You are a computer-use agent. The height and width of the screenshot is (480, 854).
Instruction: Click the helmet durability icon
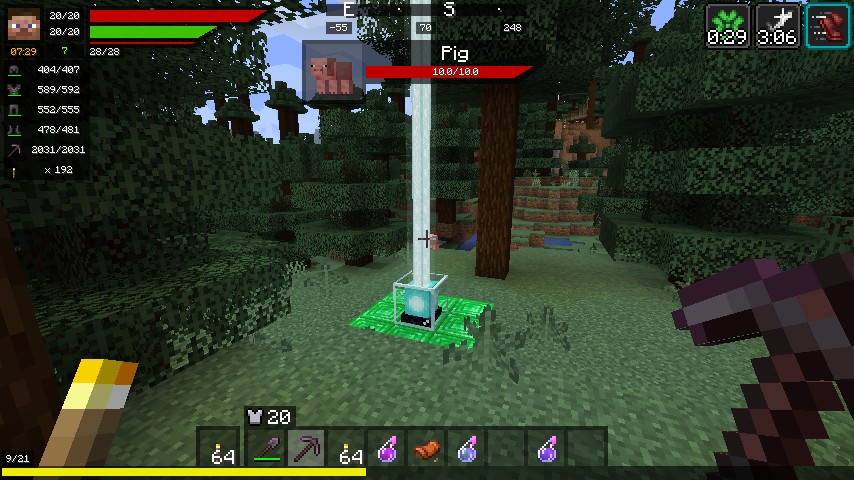click(15, 70)
